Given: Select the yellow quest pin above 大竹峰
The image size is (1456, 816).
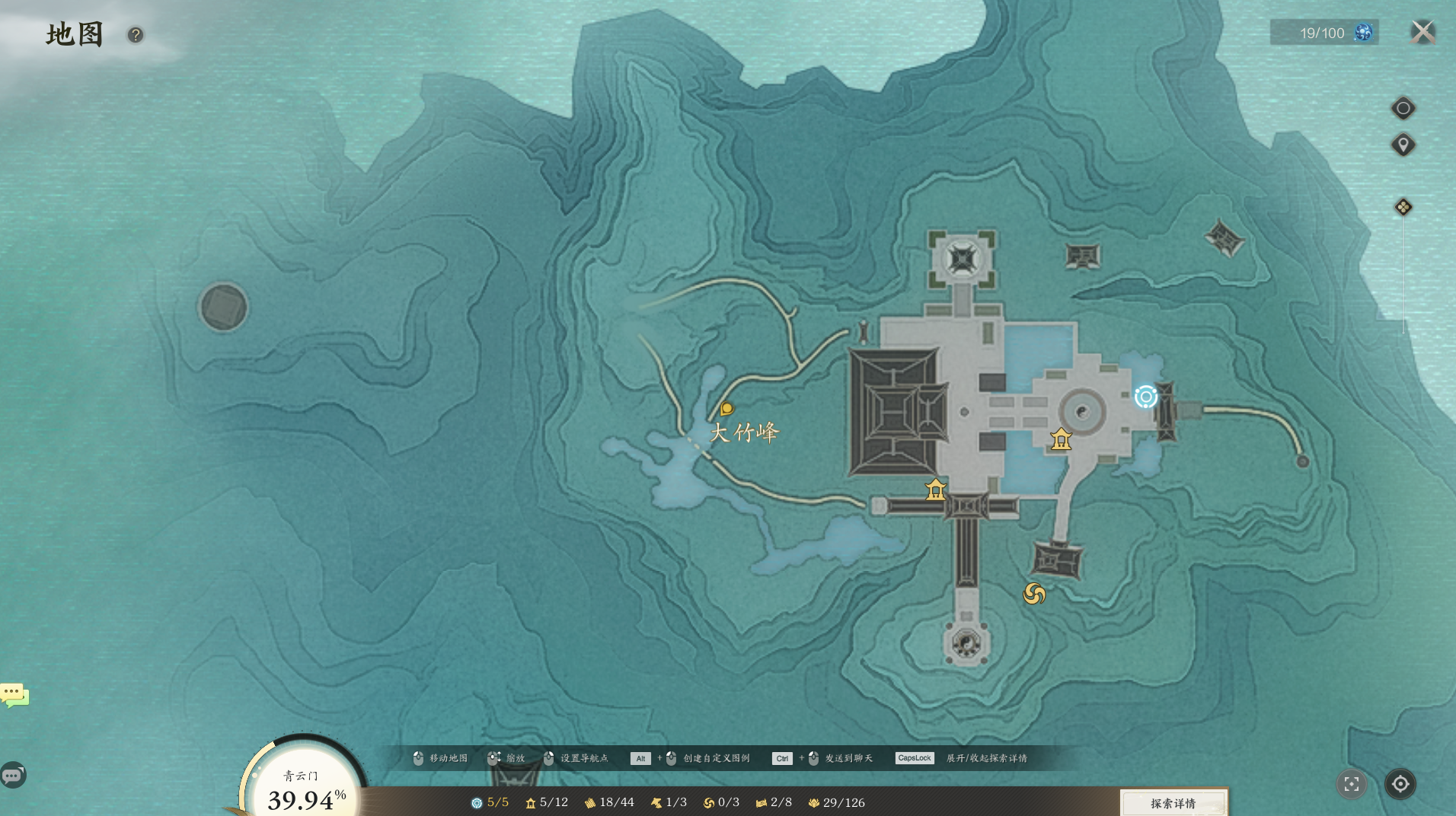Looking at the screenshot, I should tap(726, 410).
